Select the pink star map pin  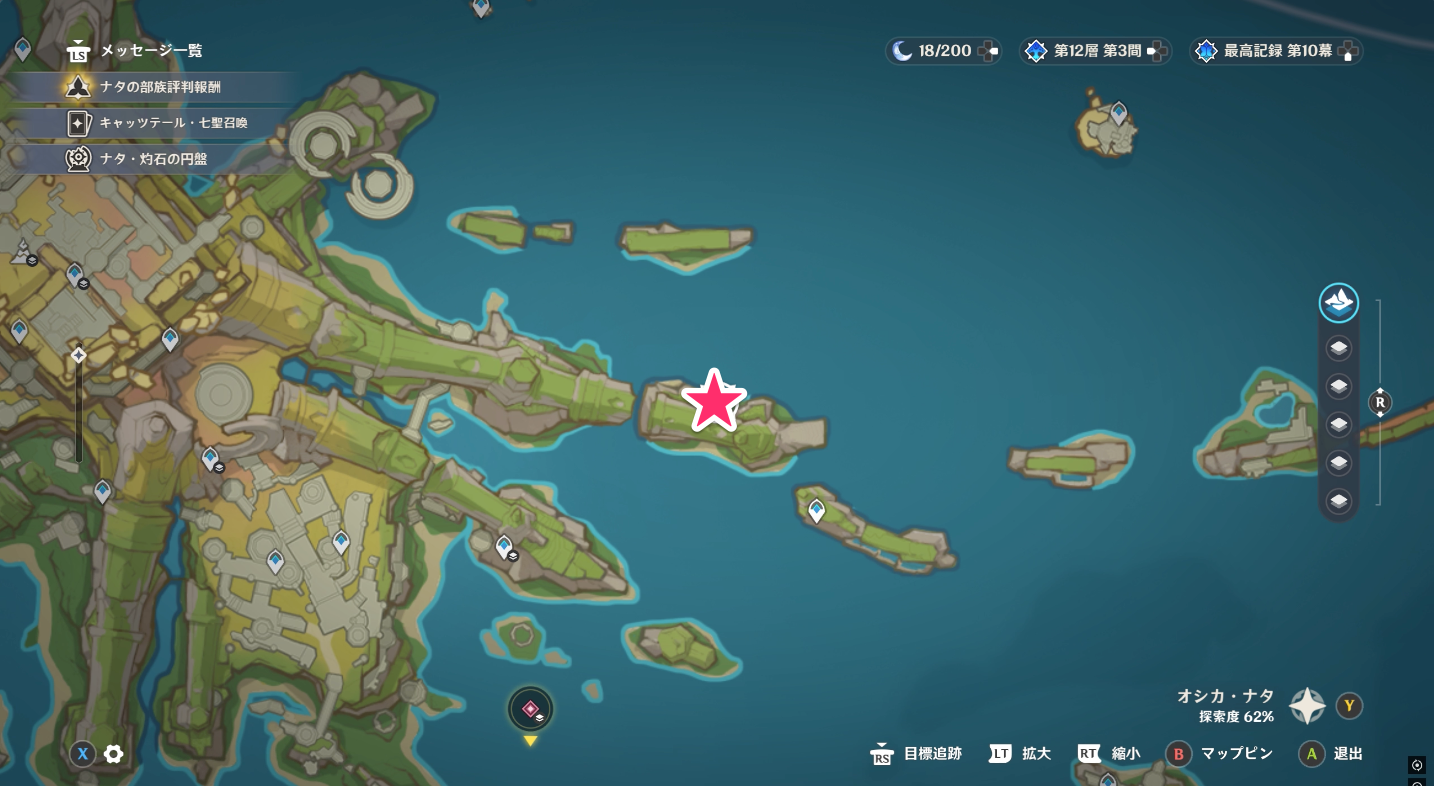coord(713,401)
